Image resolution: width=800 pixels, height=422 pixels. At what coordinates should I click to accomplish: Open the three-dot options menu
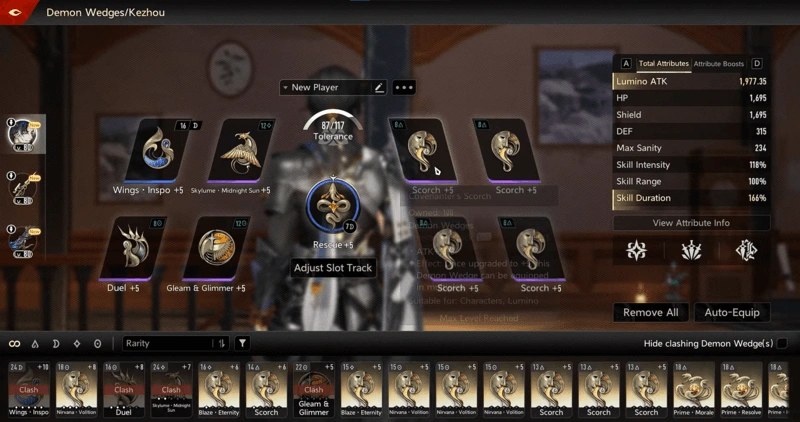[404, 88]
